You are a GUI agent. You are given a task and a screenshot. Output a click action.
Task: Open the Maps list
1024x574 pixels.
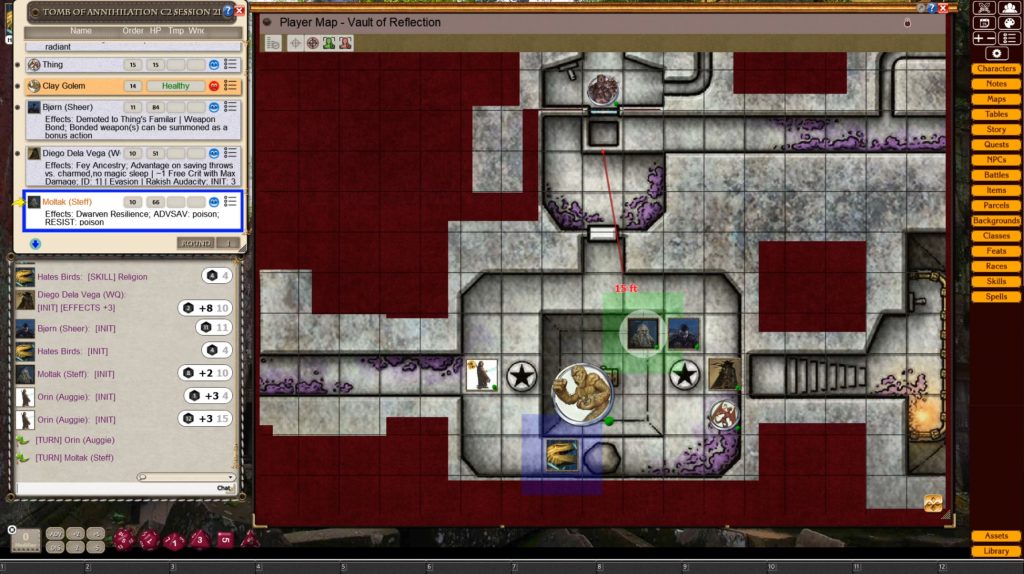click(x=996, y=99)
